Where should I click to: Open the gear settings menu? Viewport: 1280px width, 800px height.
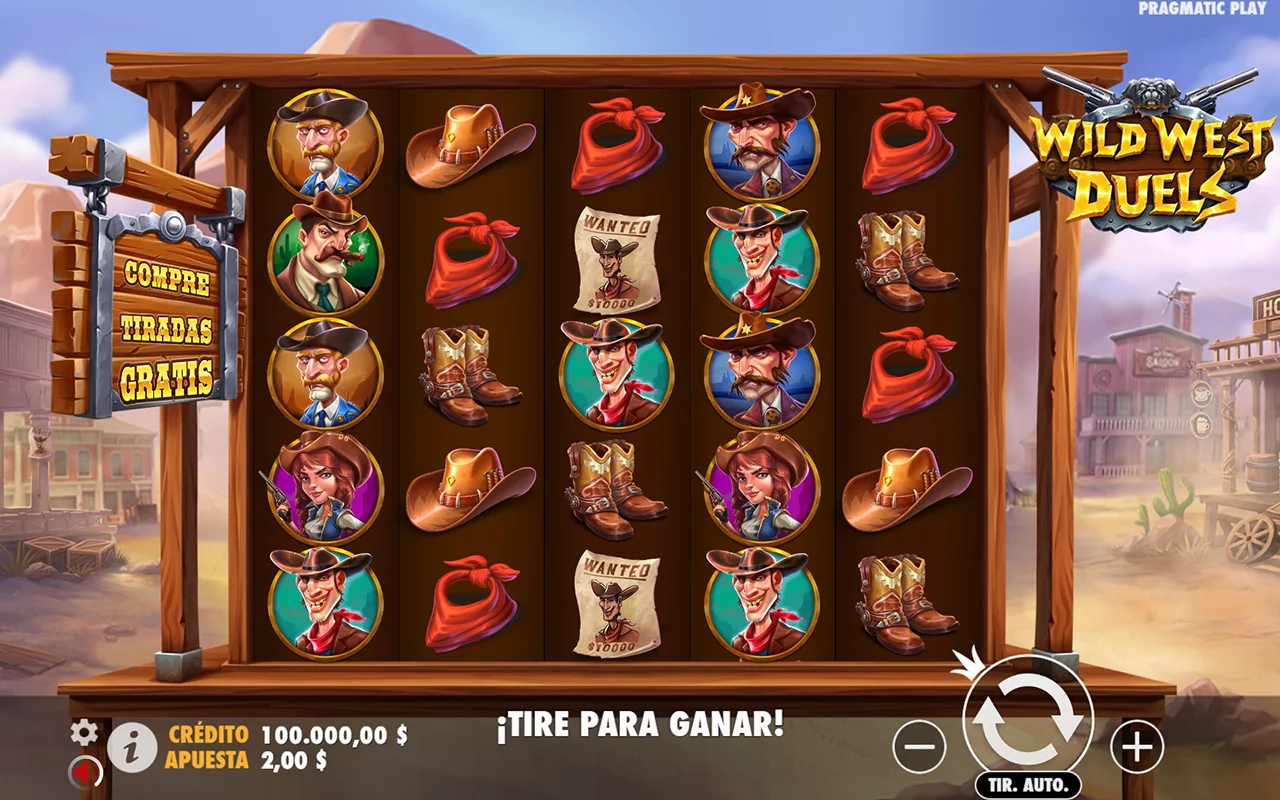(x=84, y=733)
